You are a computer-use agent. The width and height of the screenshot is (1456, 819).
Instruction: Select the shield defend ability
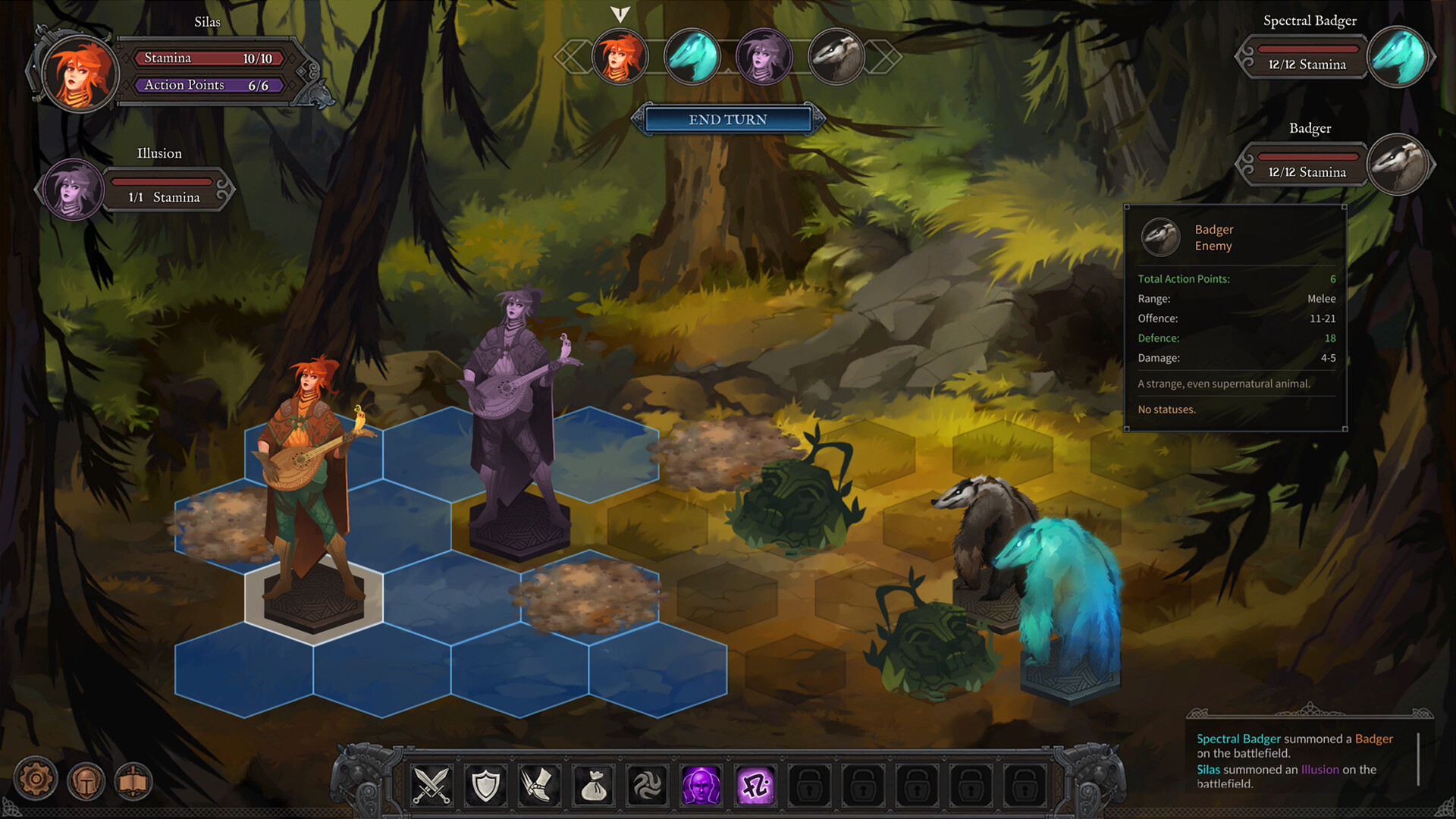point(485,786)
